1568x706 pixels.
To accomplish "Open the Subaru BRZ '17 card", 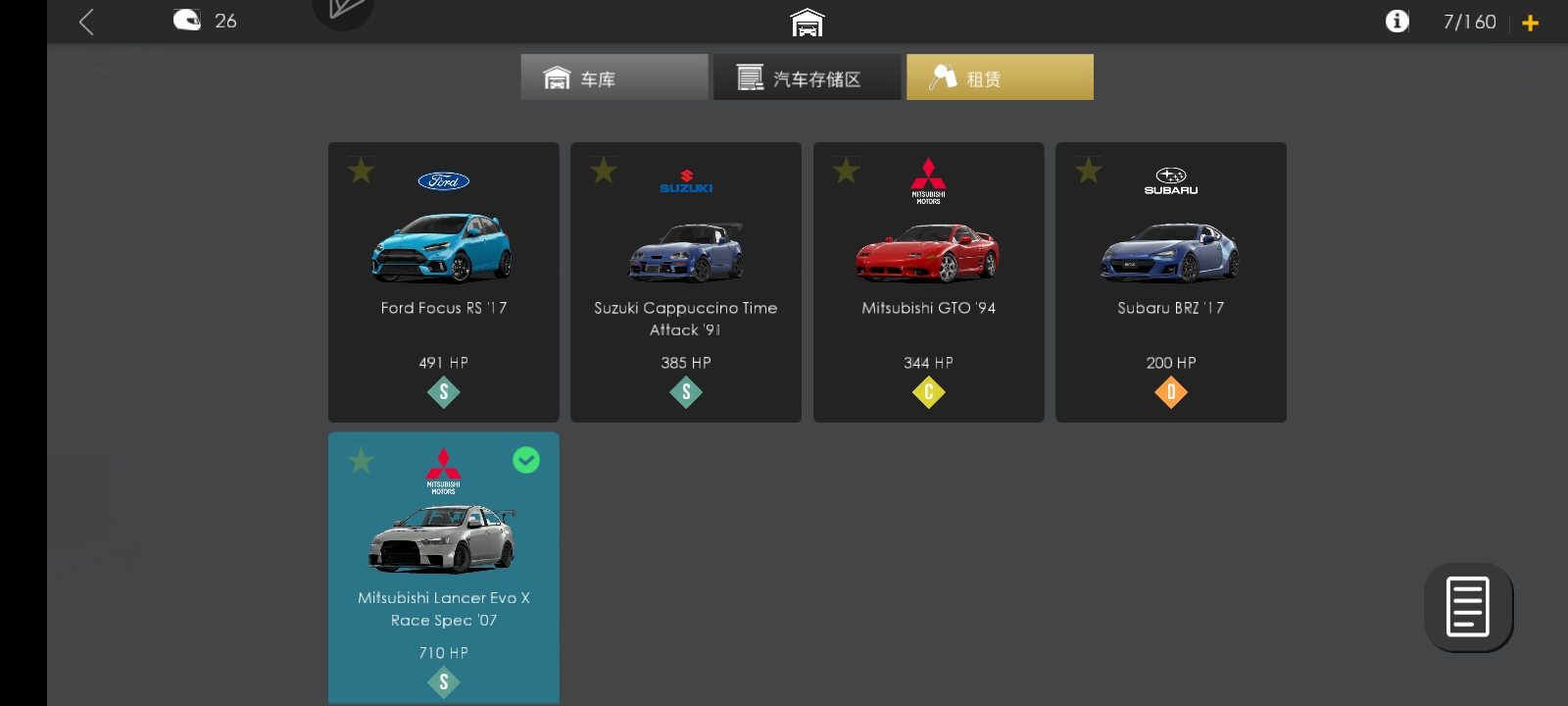I will point(1170,281).
